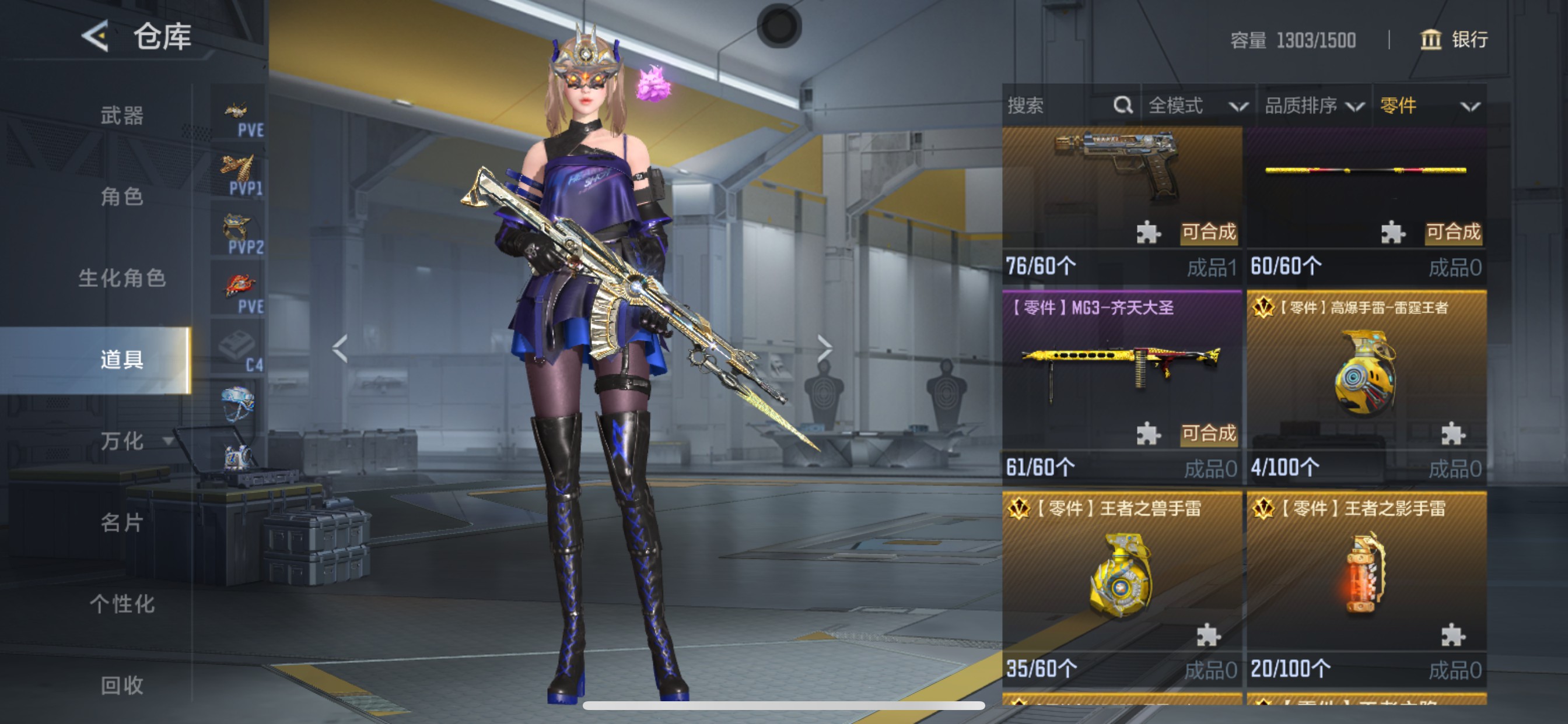Open the 回收 recycle section

point(122,685)
